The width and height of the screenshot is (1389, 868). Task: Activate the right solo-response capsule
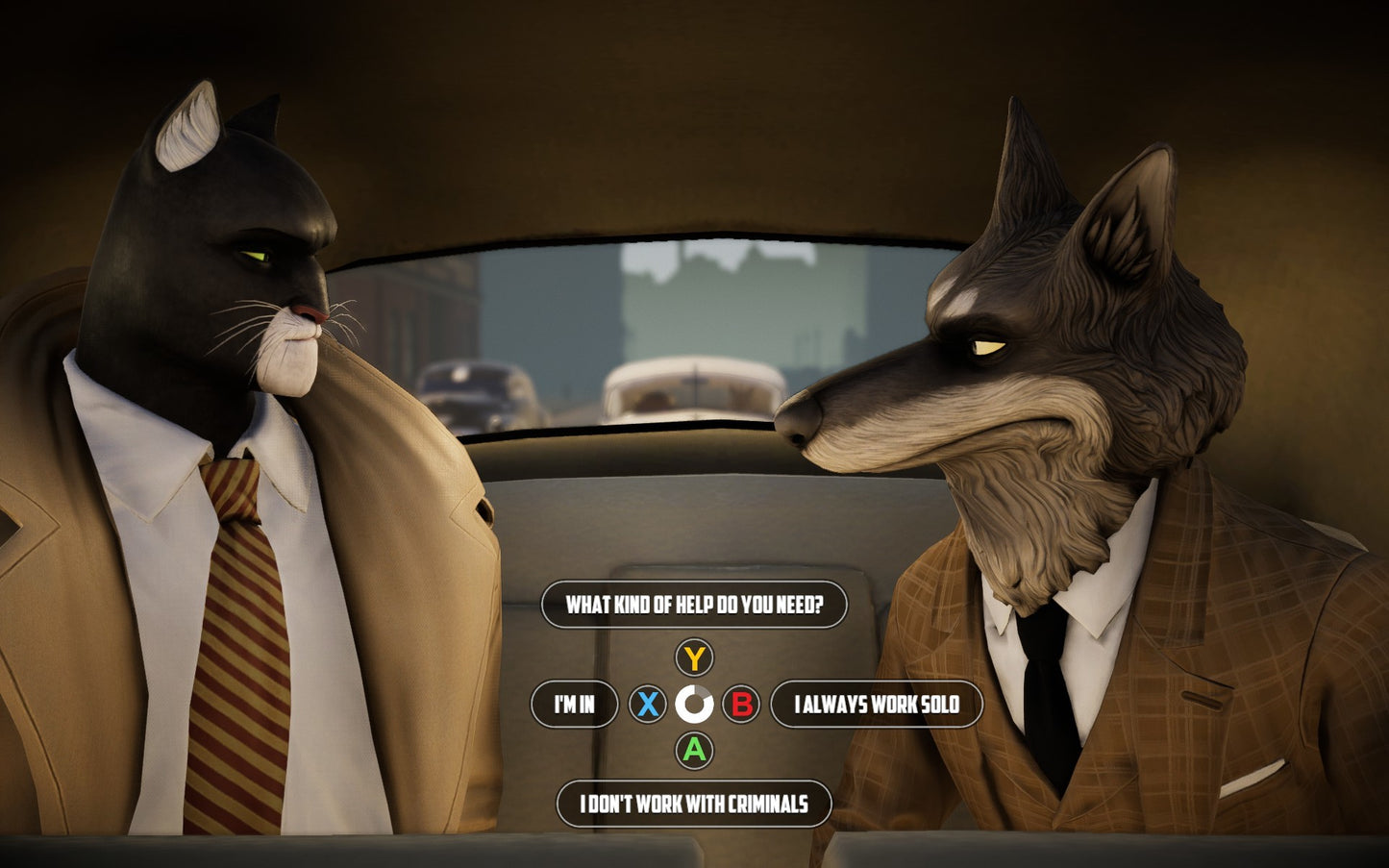[x=879, y=705]
